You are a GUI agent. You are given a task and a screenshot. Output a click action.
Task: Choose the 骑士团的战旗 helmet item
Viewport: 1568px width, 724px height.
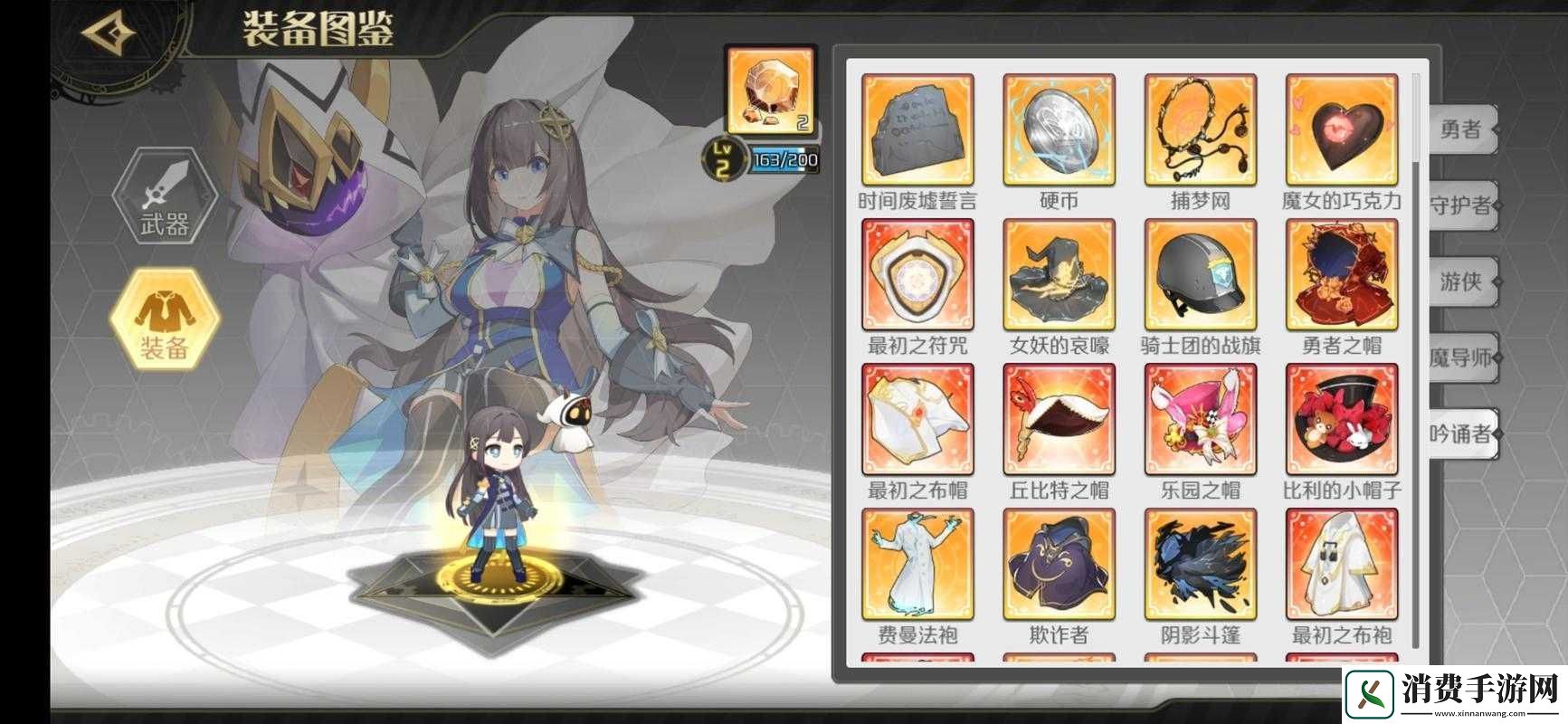pos(1201,275)
